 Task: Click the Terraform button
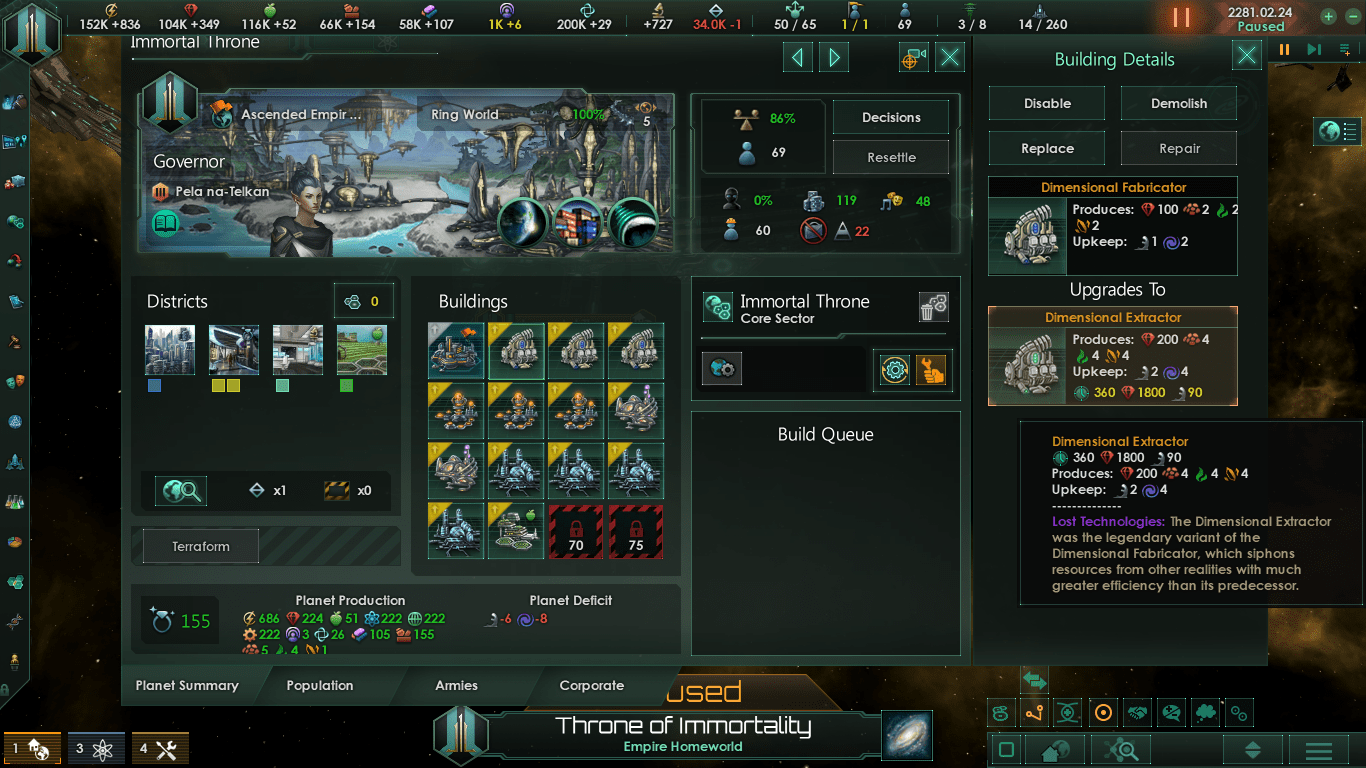[201, 547]
